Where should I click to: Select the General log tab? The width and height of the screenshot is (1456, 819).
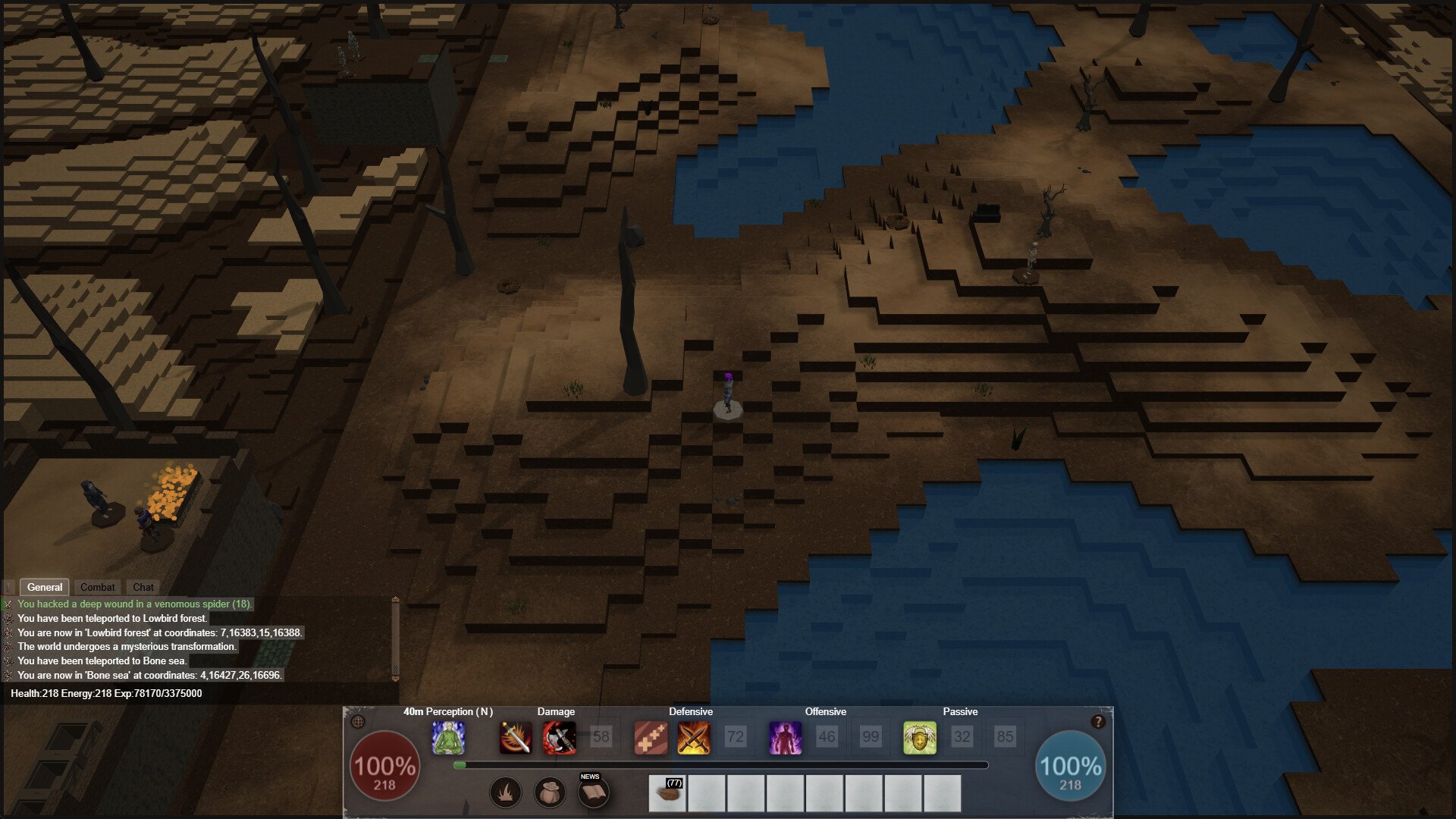pos(45,587)
